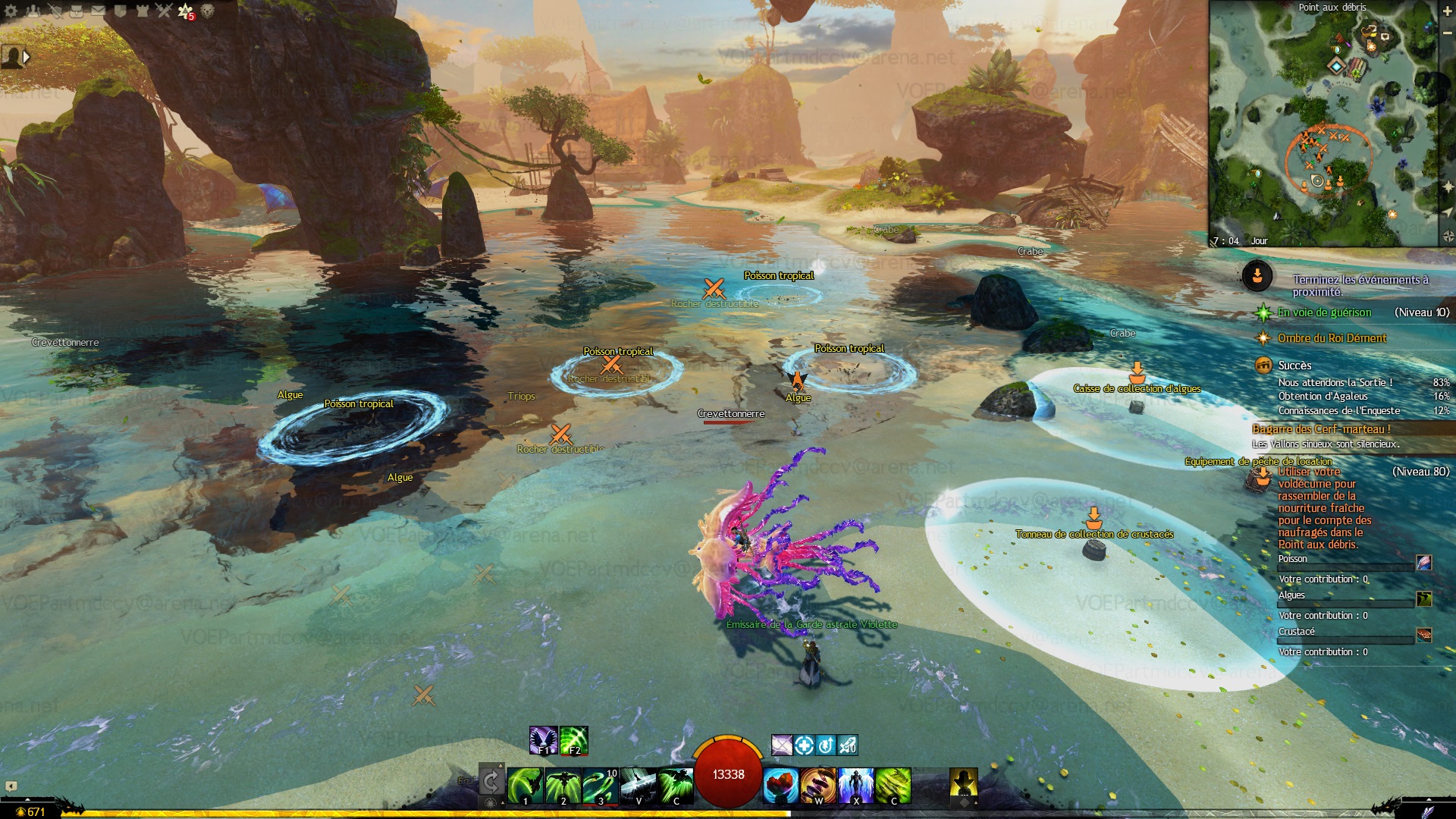This screenshot has width=1456, height=819.
Task: Activate the F1 dark wings skill
Action: pos(543,740)
